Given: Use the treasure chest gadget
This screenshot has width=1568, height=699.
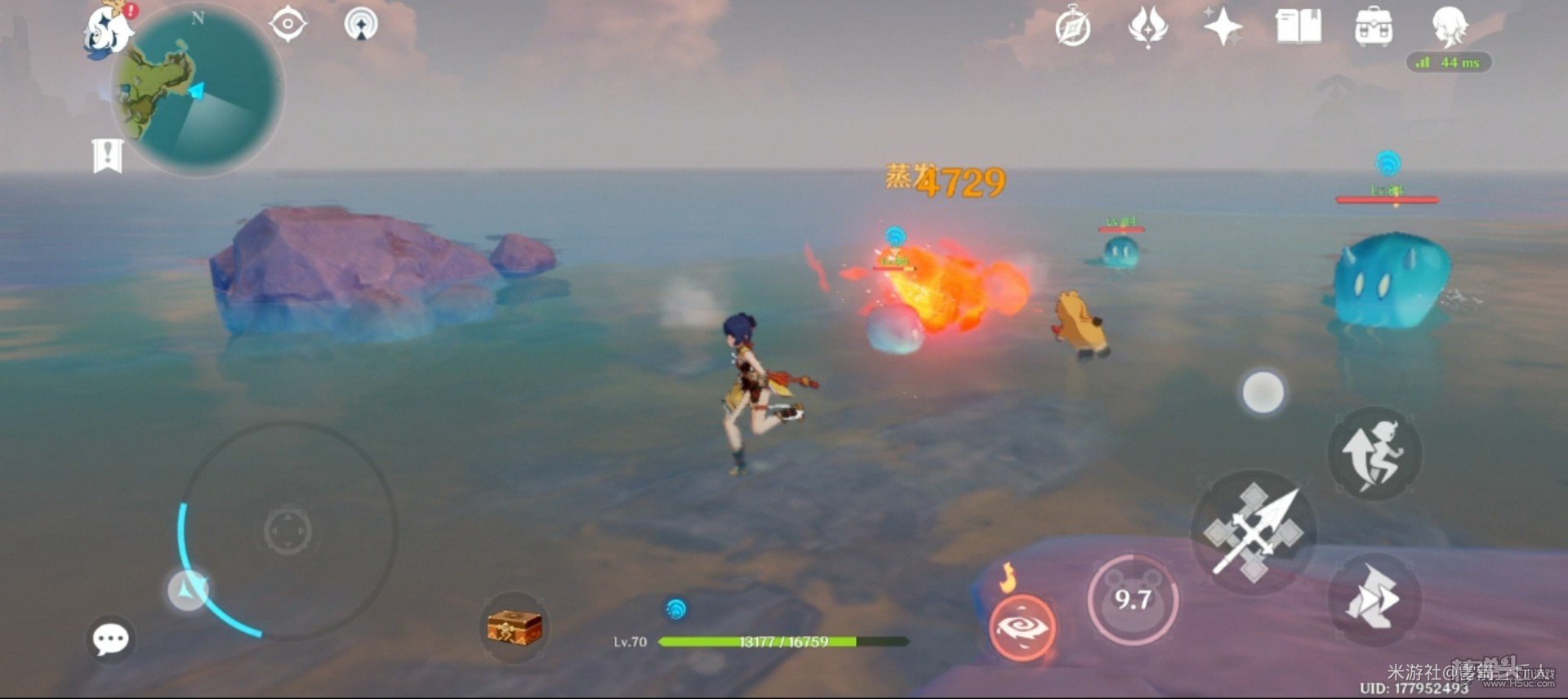Looking at the screenshot, I should coord(514,627).
